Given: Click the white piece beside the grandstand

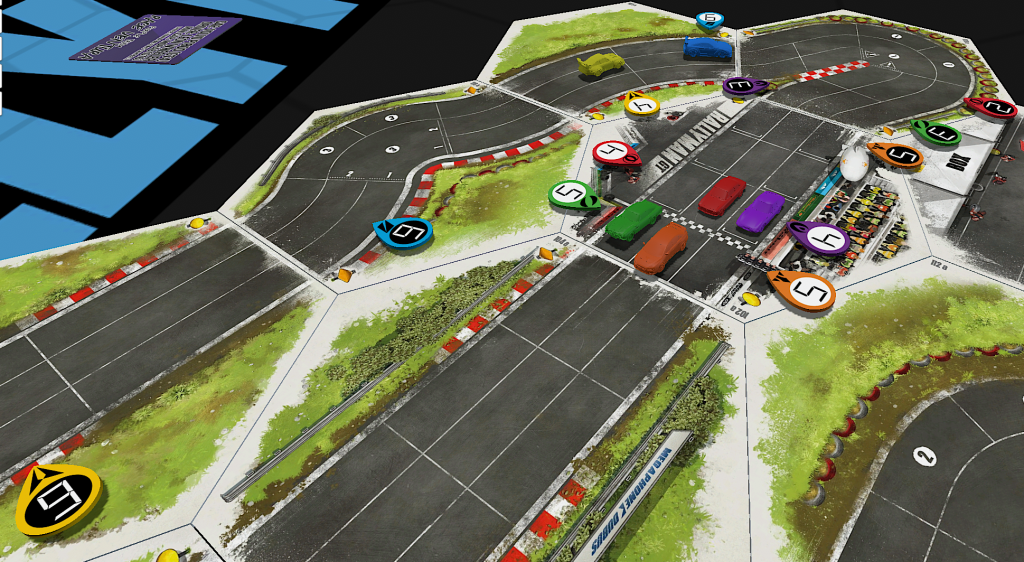Looking at the screenshot, I should click(x=852, y=162).
